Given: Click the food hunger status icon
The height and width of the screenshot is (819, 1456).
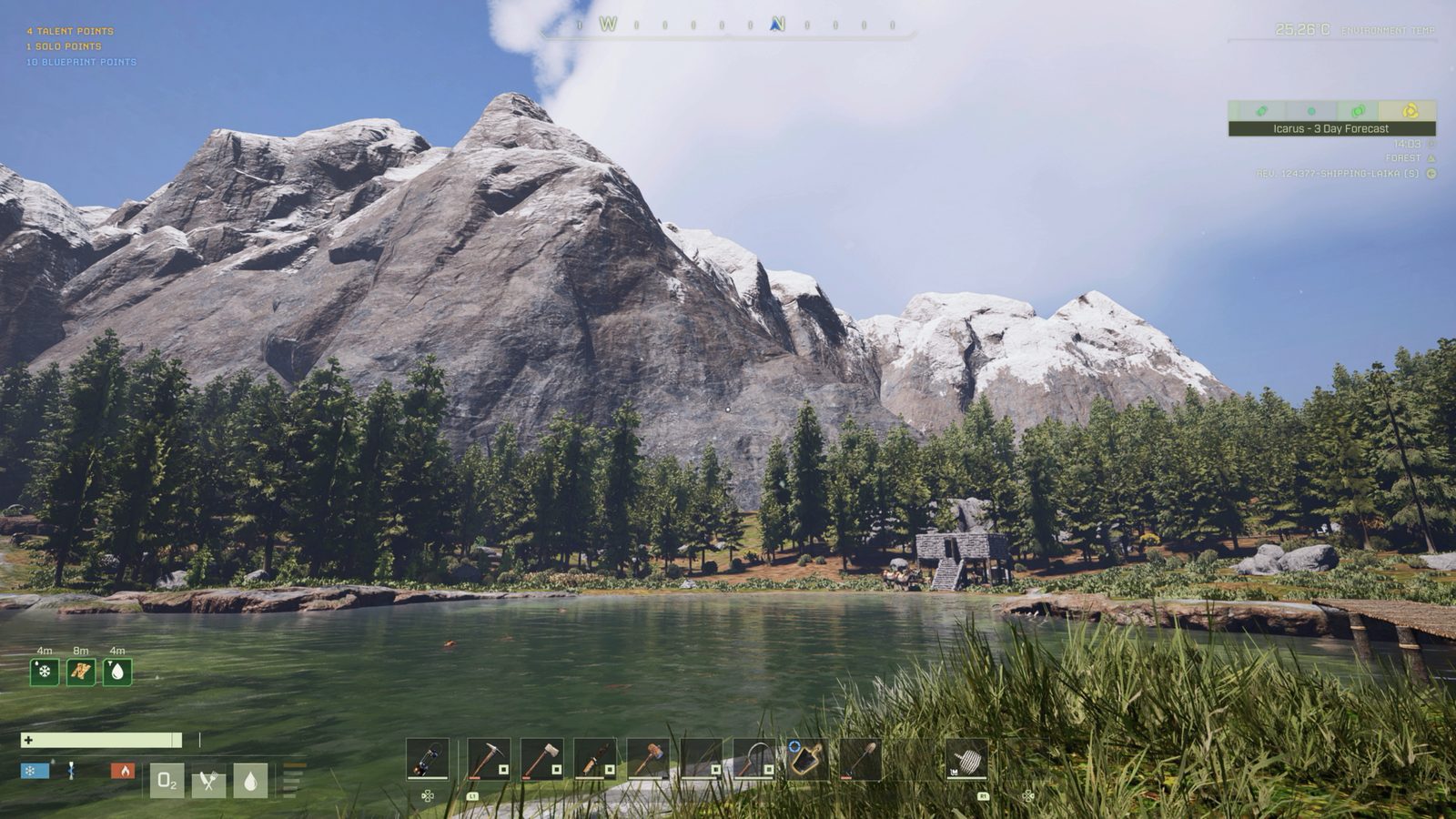Looking at the screenshot, I should (x=207, y=784).
